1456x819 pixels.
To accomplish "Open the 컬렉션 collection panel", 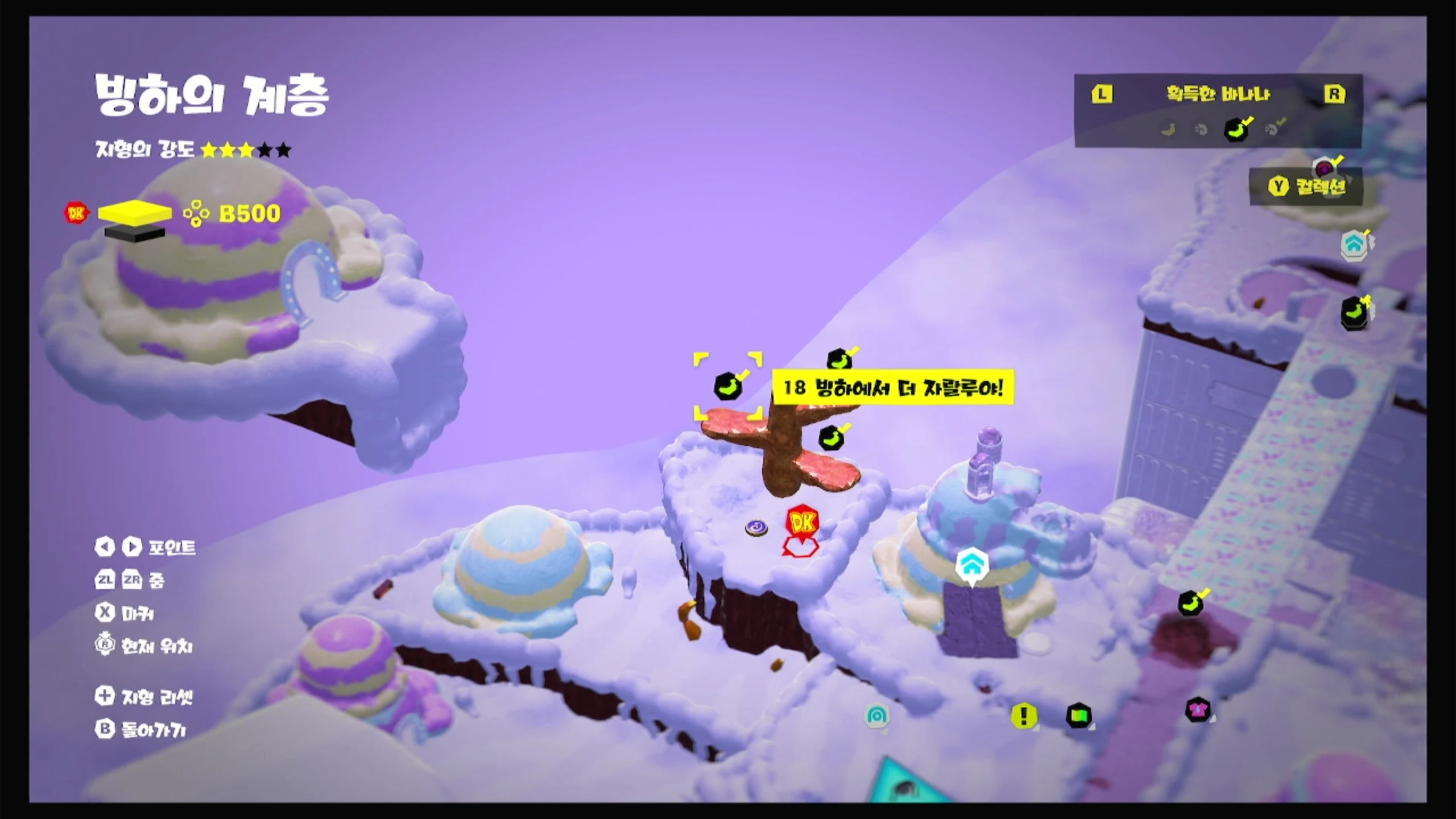I will [1307, 187].
